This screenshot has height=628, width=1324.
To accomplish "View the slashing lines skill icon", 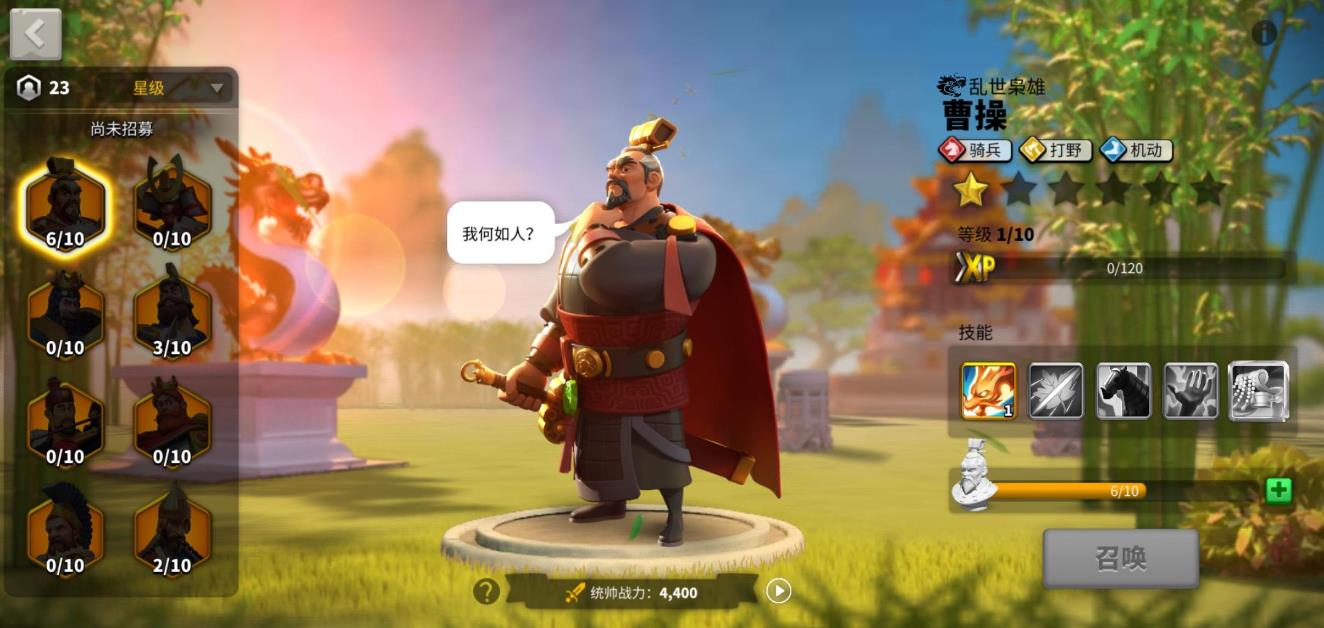I will click(1056, 391).
